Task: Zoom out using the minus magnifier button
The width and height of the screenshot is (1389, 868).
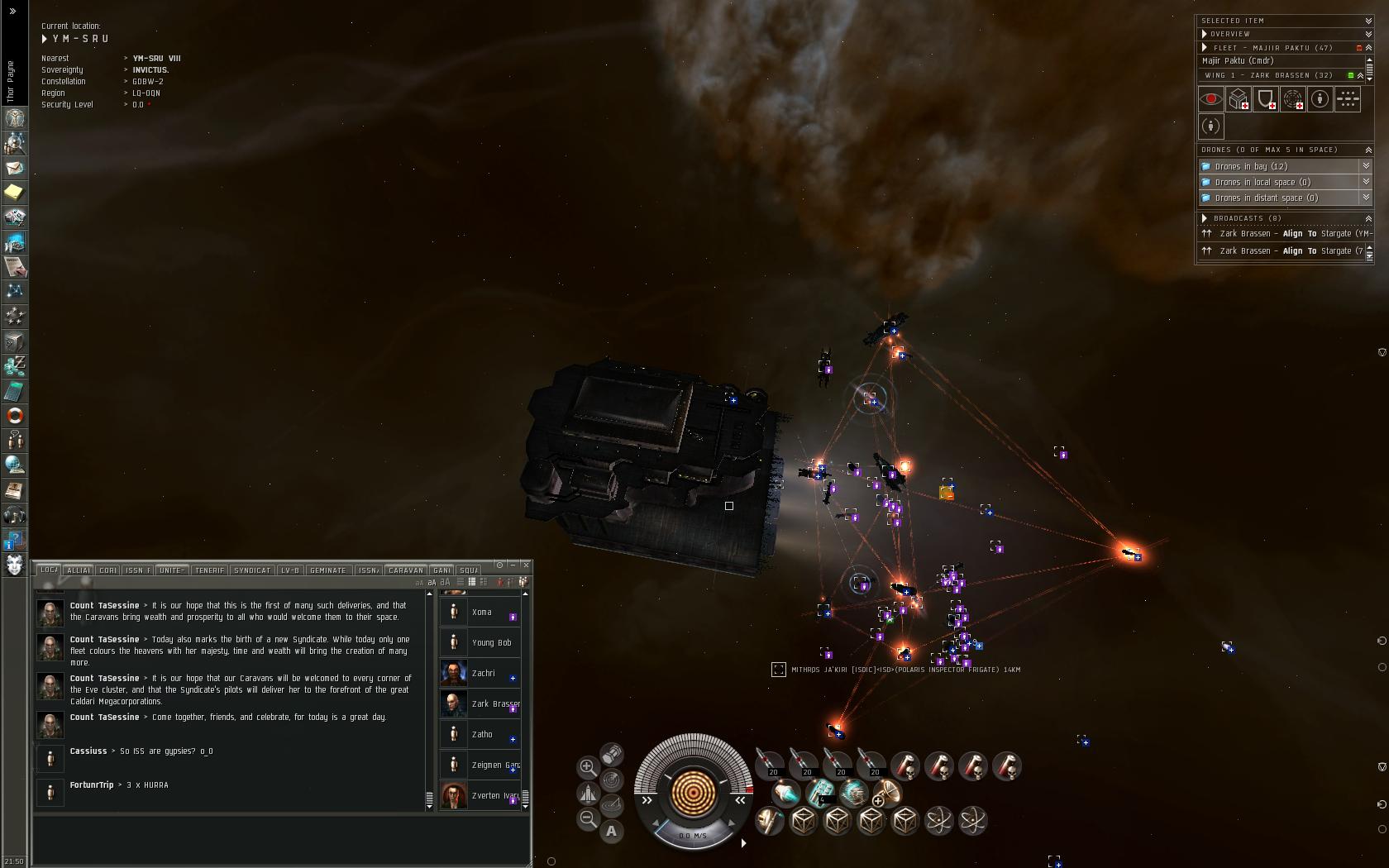Action: click(x=588, y=818)
